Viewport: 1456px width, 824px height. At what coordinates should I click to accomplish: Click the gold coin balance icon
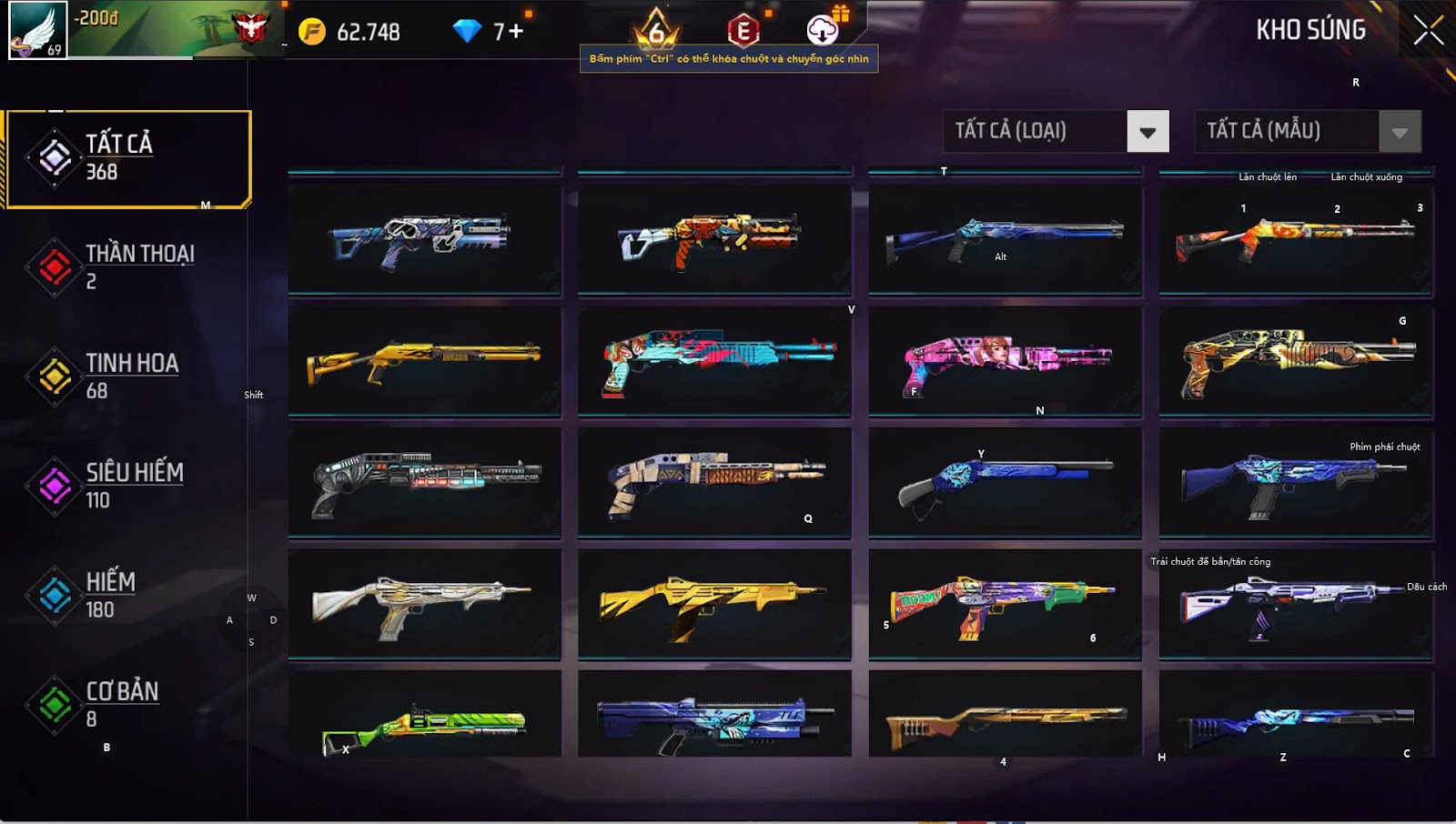[x=312, y=32]
